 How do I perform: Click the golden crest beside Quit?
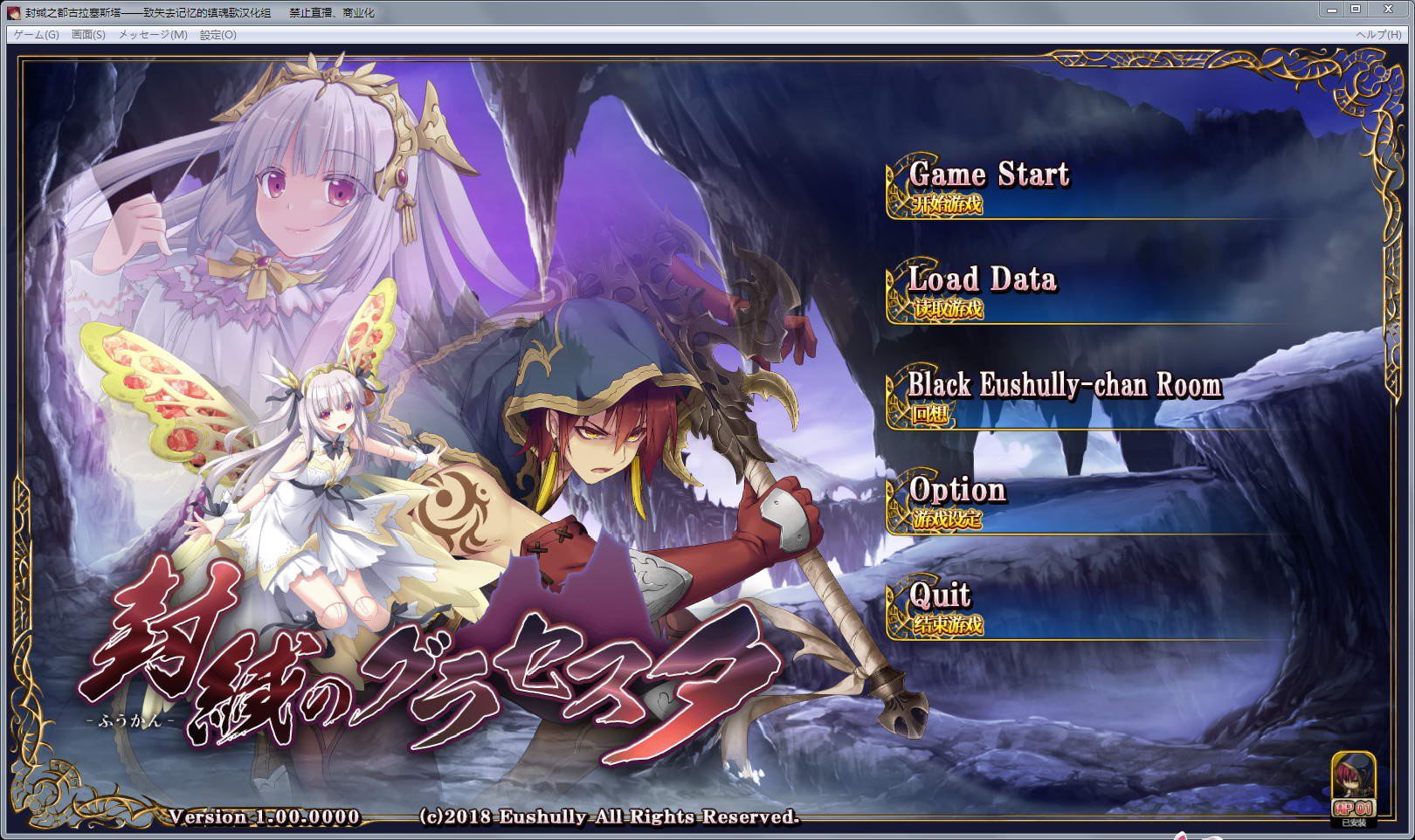tap(894, 605)
